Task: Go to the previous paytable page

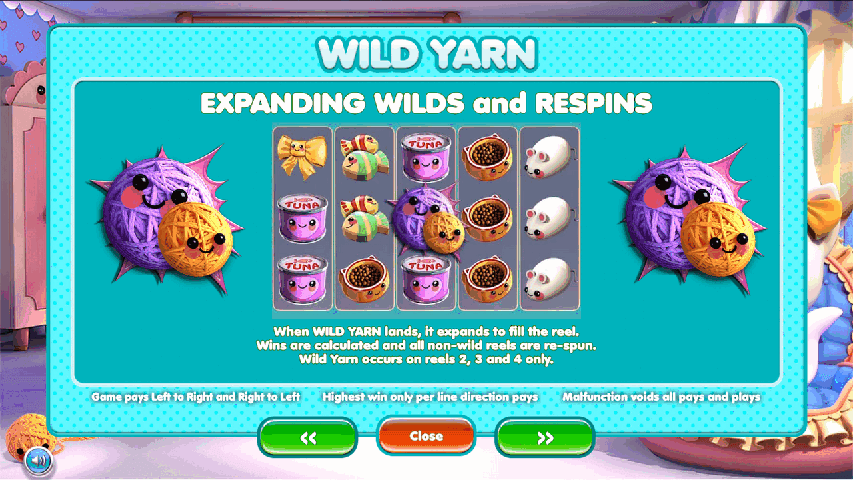Action: click(x=308, y=438)
